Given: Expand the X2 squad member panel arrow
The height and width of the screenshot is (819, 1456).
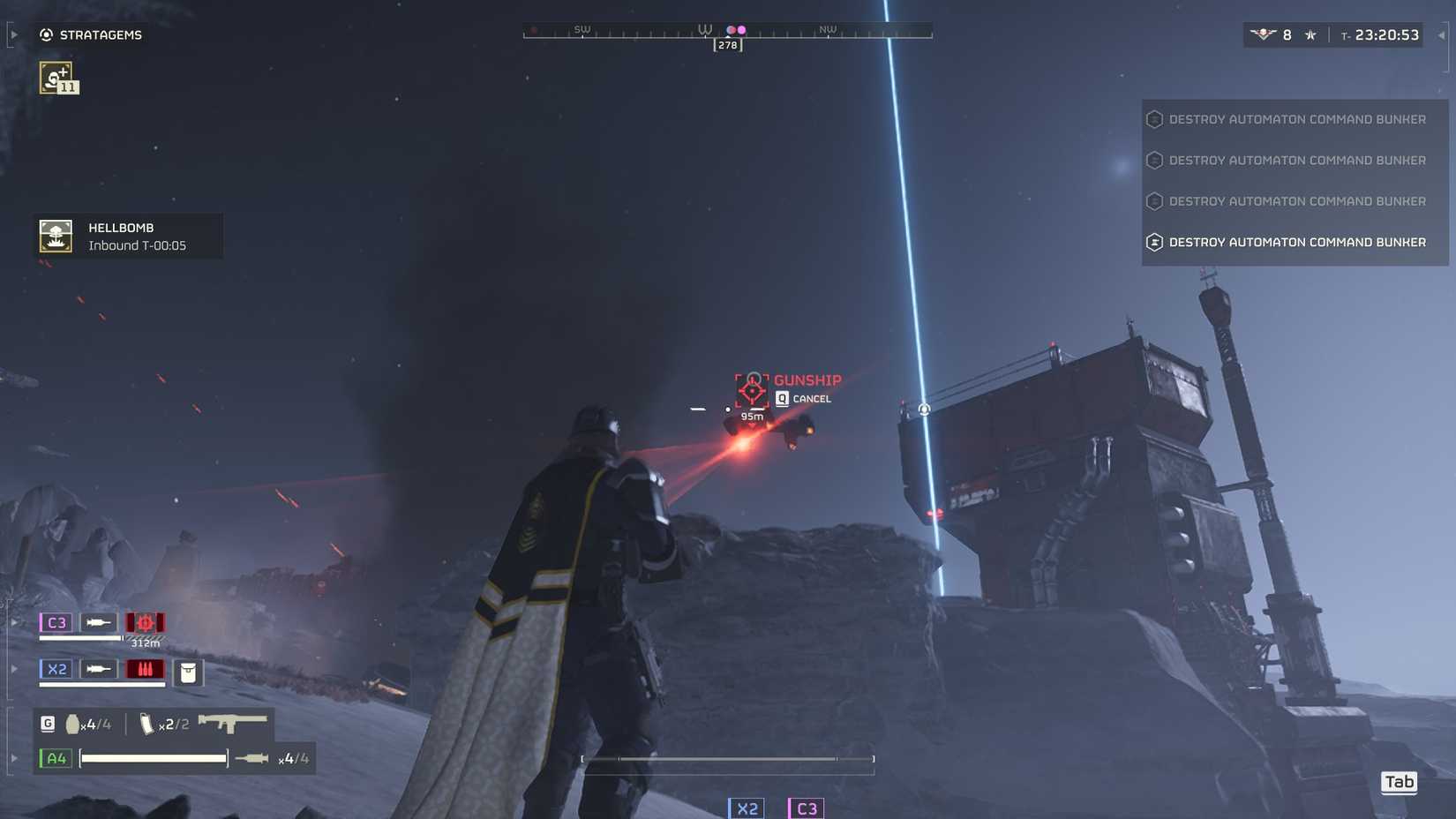Looking at the screenshot, I should (x=14, y=669).
